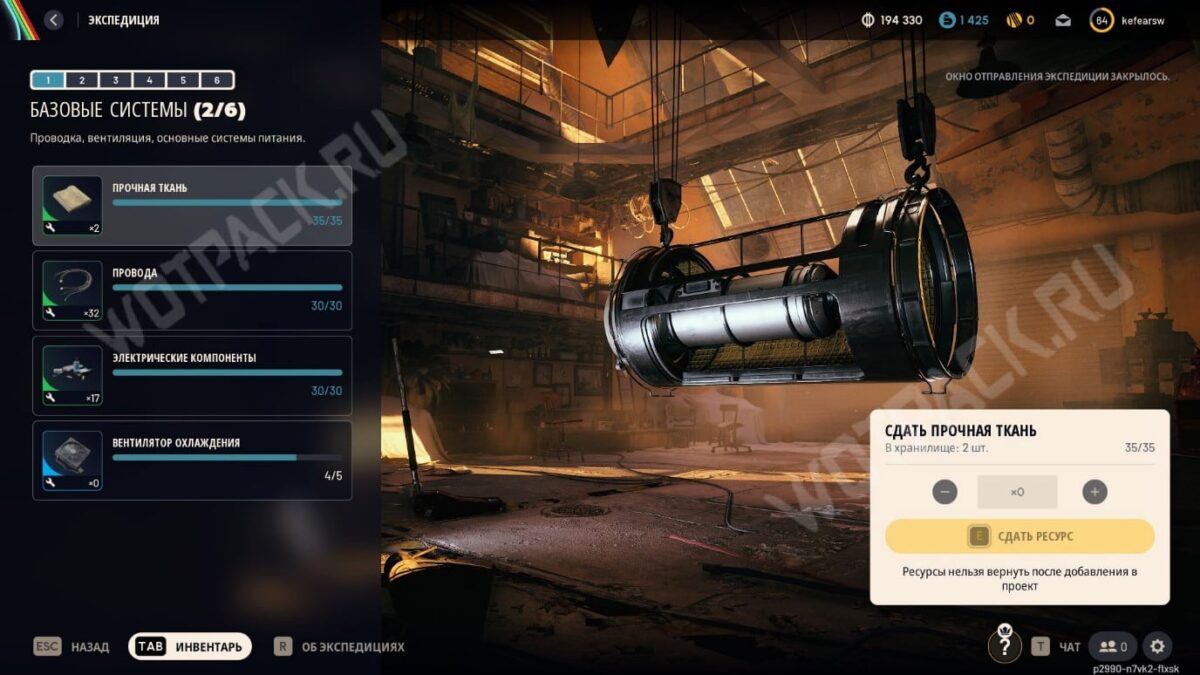Viewport: 1200px width, 675px height.
Task: Switch to expedition stage 3 tab
Action: pos(116,80)
